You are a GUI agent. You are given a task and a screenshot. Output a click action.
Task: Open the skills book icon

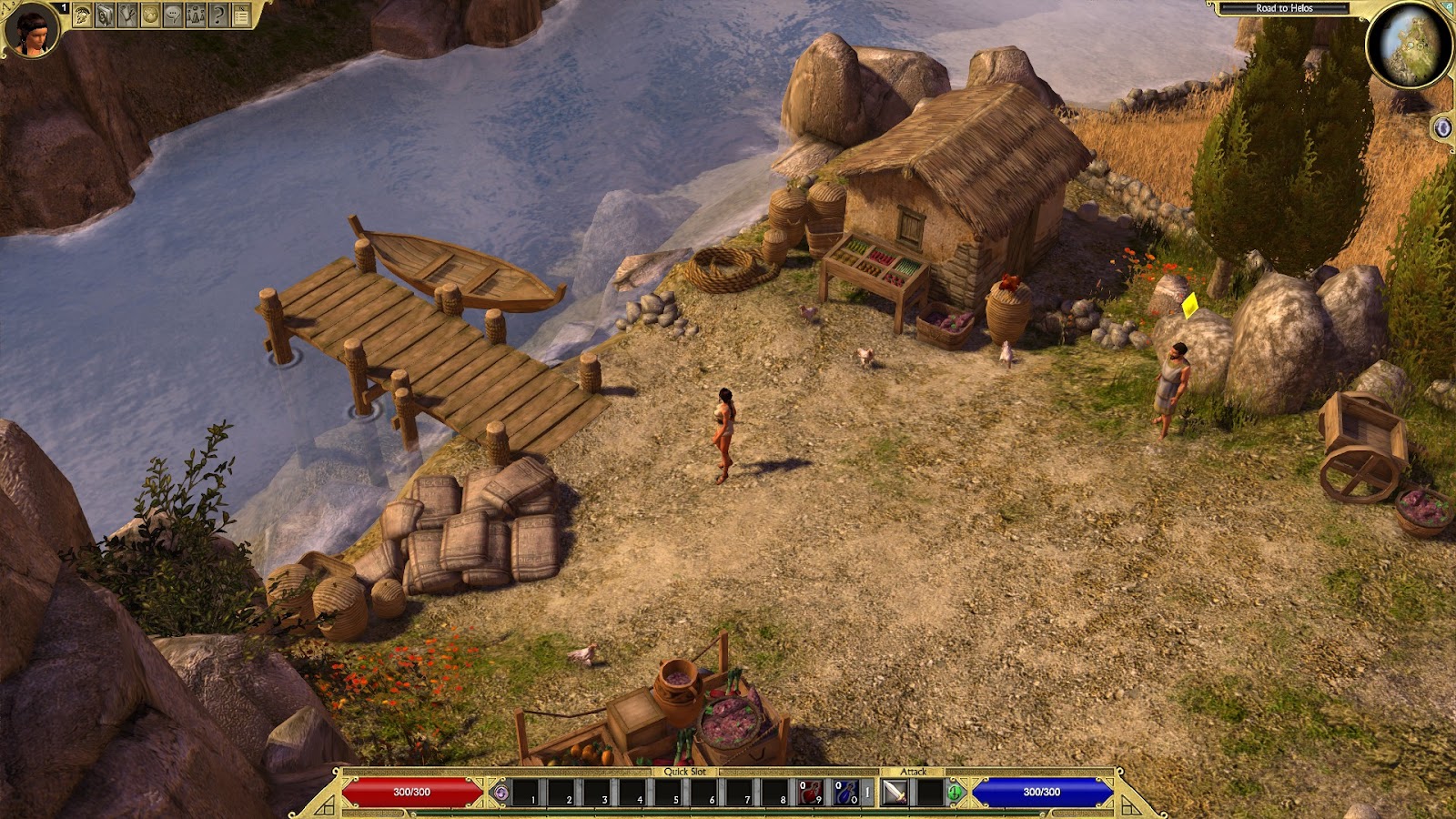click(106, 15)
